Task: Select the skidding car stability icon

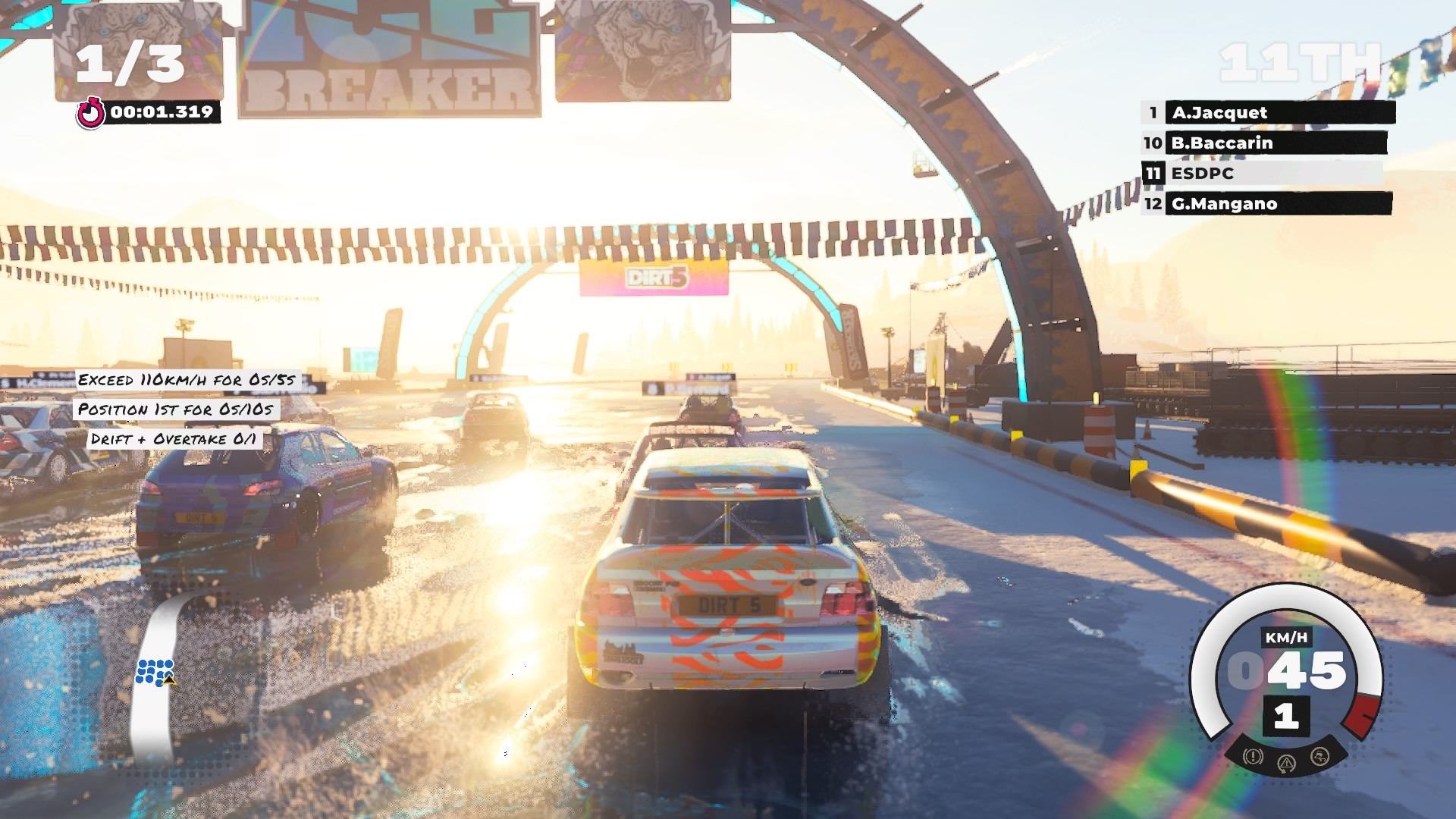Action: [x=1319, y=756]
